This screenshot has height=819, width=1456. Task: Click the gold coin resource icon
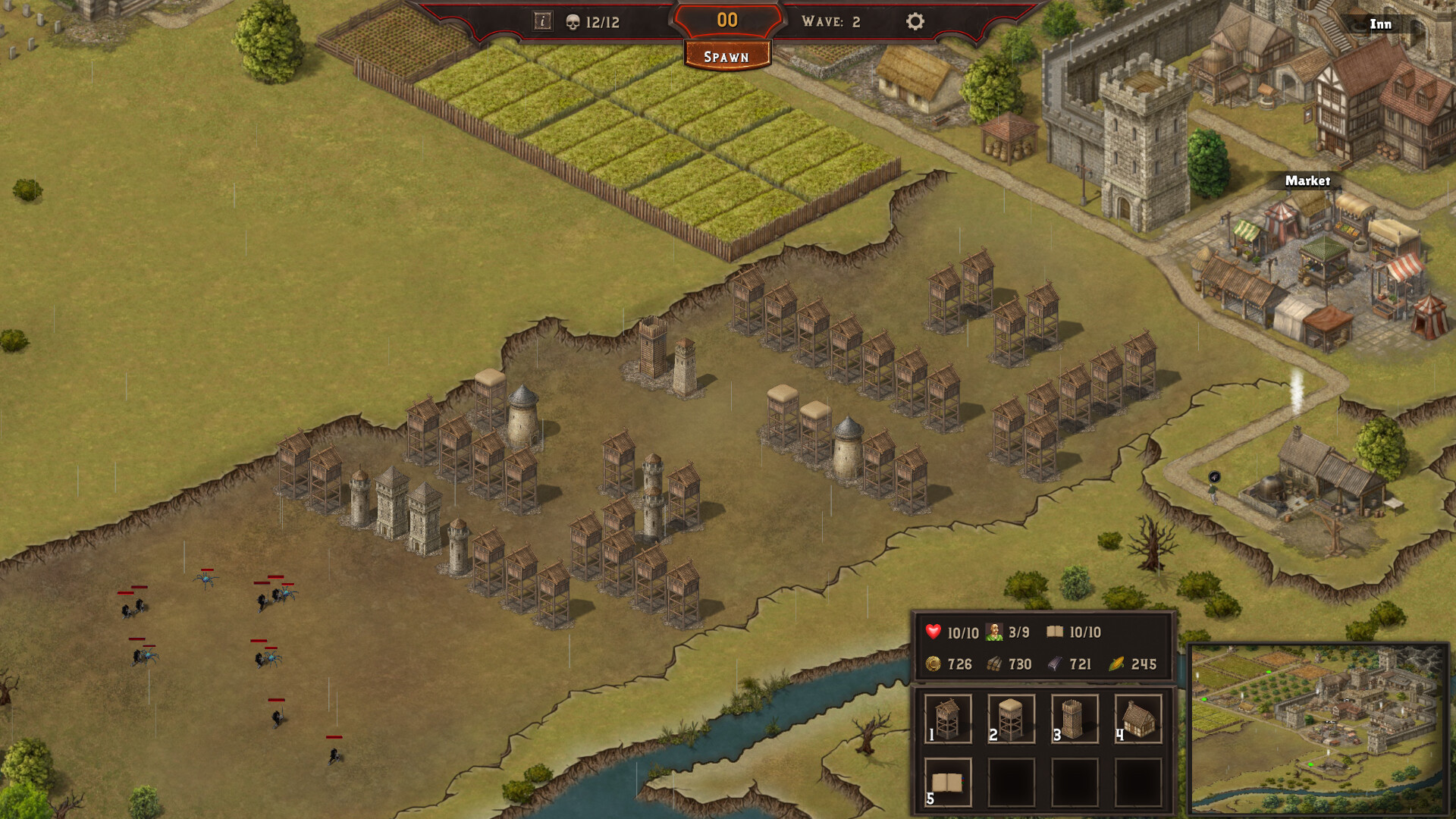(x=932, y=664)
